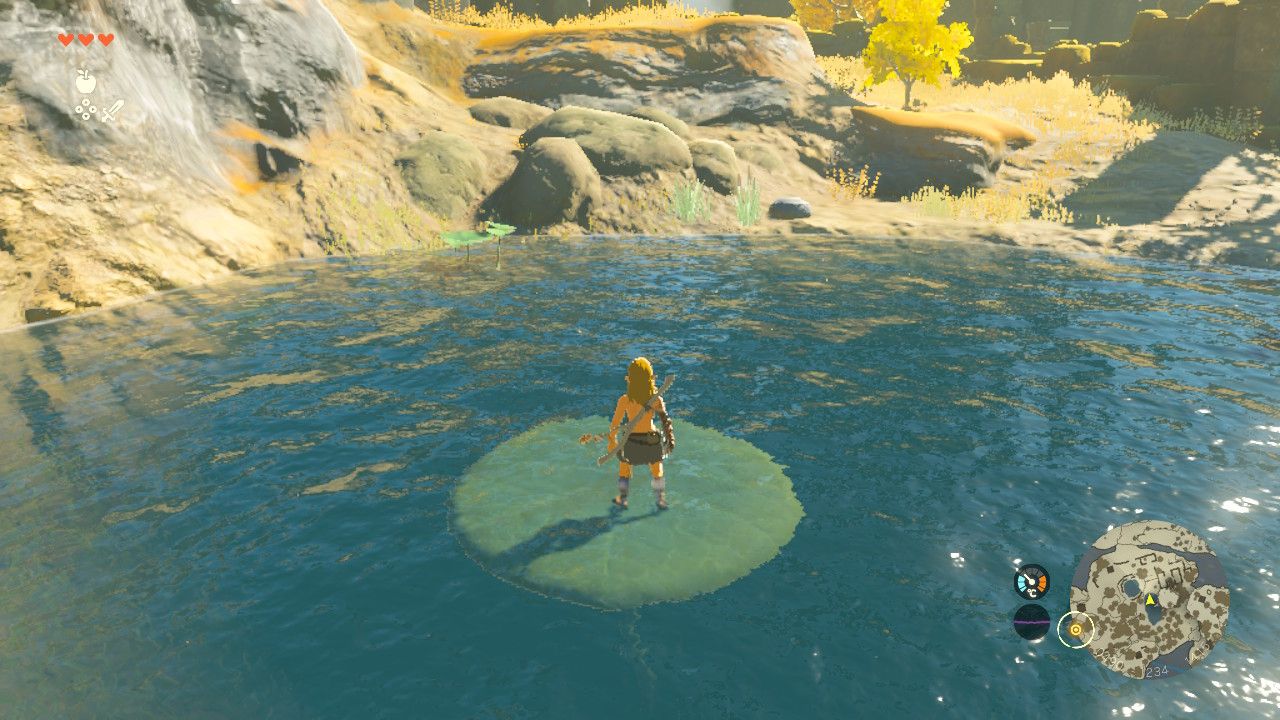
Task: Click the sparkles next to the sword icon
Action: tap(86, 108)
